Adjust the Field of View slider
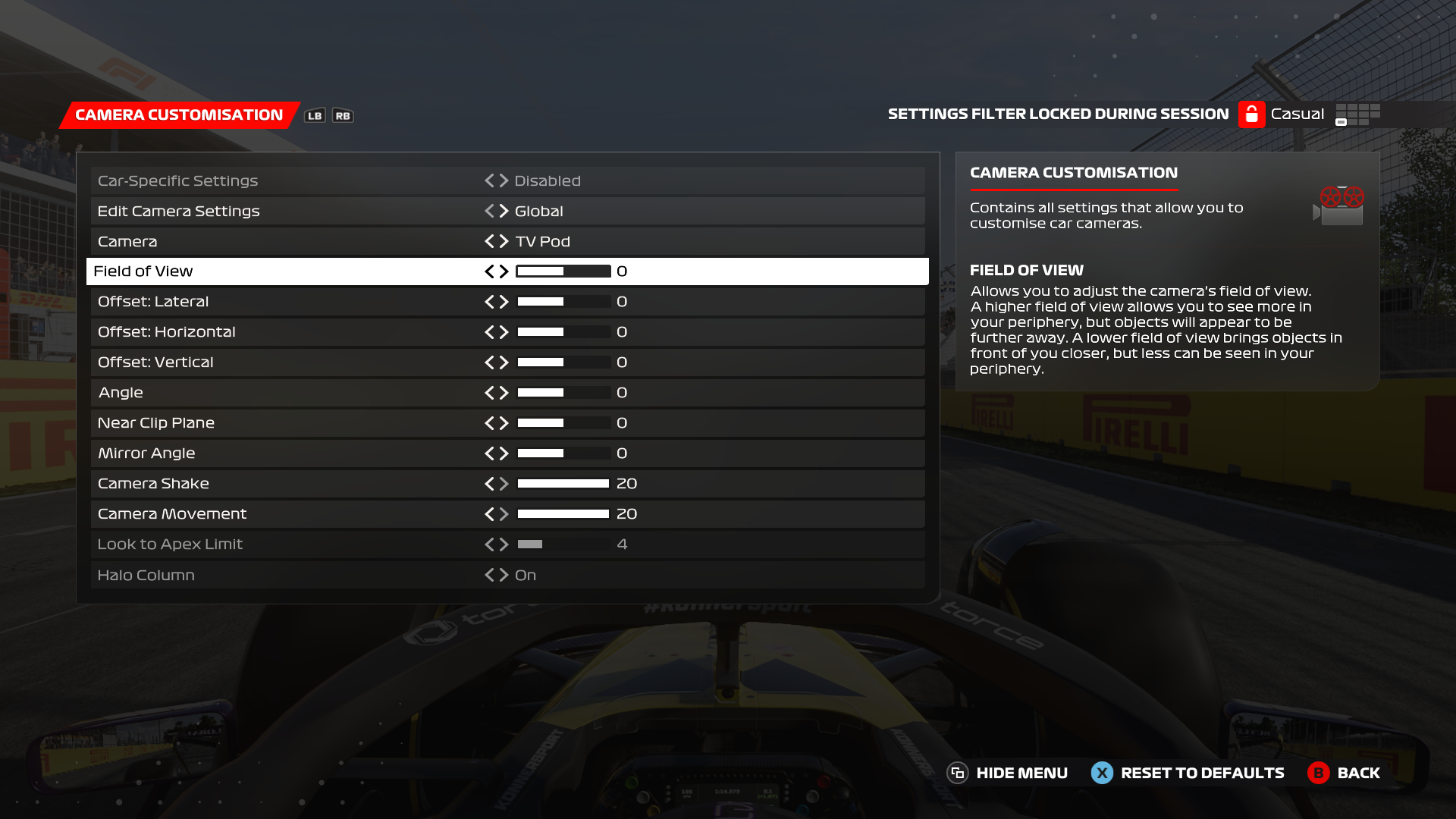 point(563,271)
